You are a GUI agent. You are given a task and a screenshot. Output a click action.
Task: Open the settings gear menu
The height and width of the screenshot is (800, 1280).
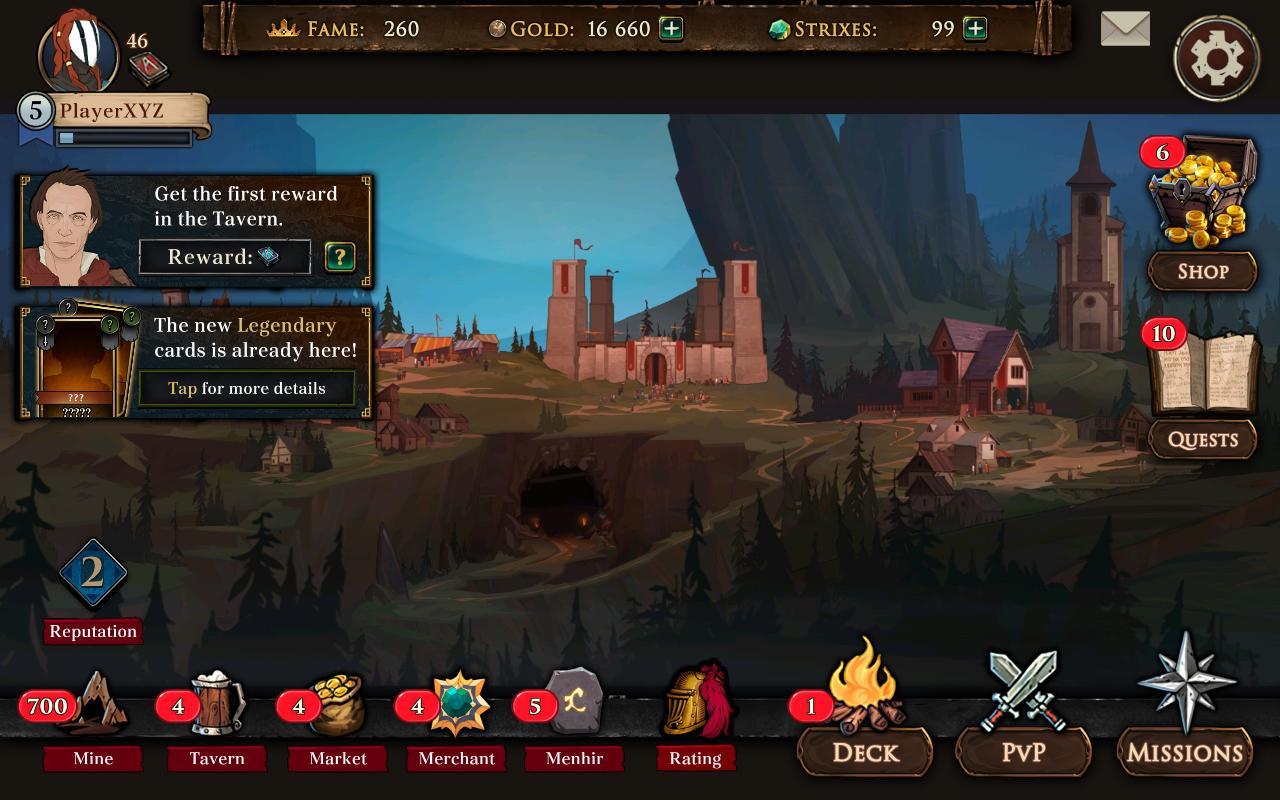pos(1217,58)
